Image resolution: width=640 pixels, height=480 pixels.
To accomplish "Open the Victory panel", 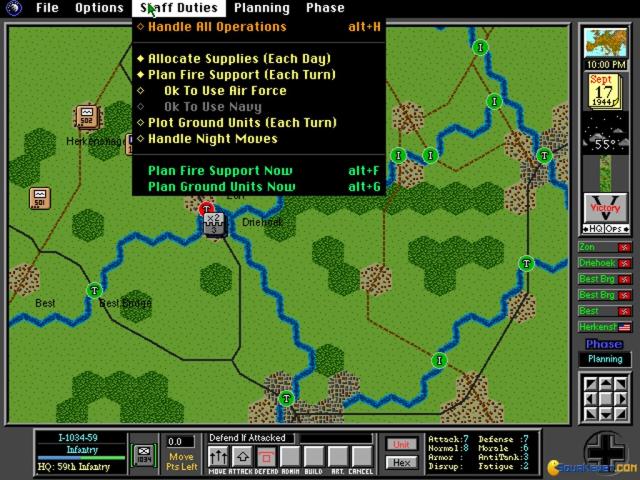I will click(x=605, y=209).
